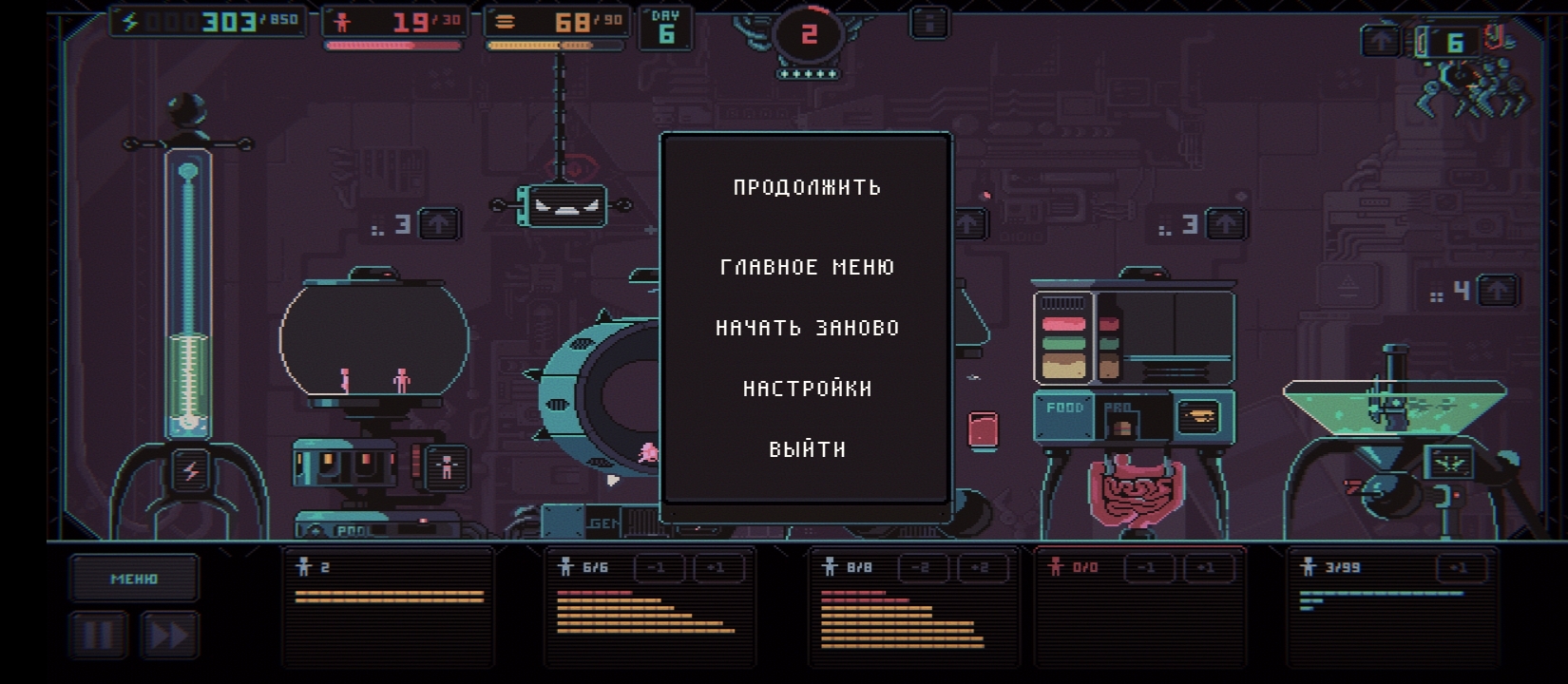Remove a worker with -1 in the 6/6 panel
This screenshot has width=1568, height=684.
[658, 568]
